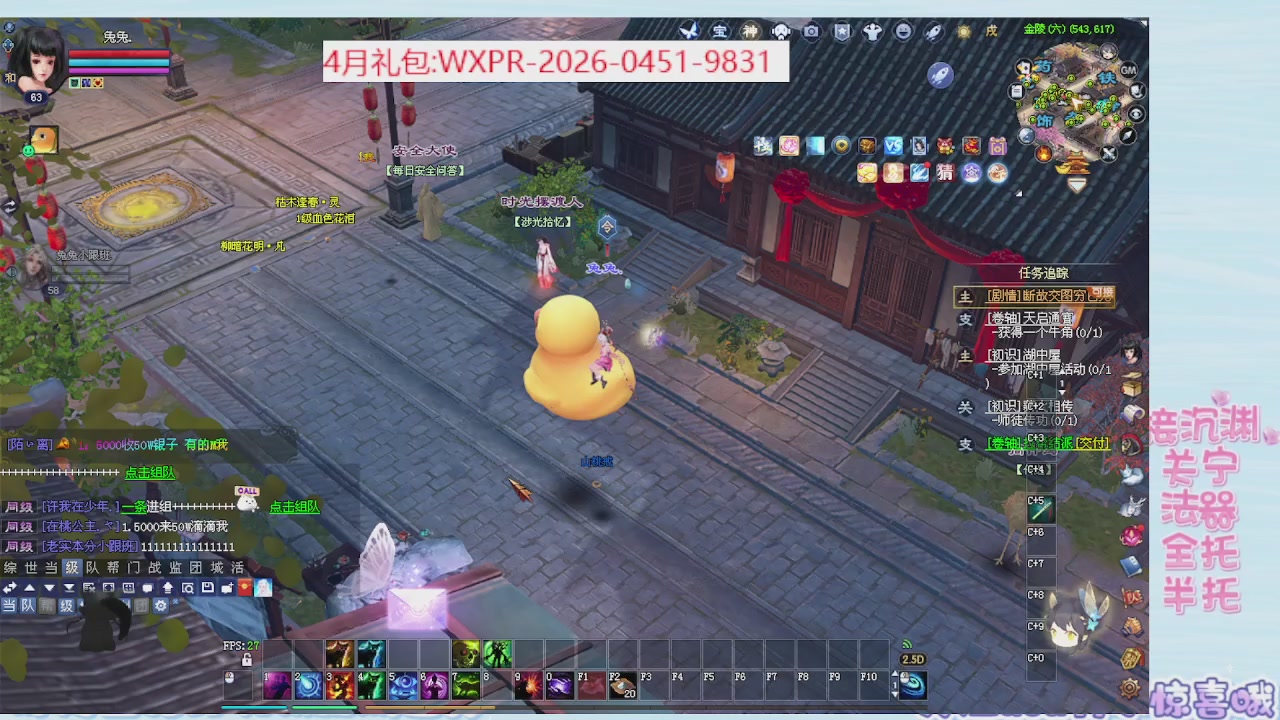The height and width of the screenshot is (720, 1280).
Task: Click the 猜 guessing event icon
Action: click(x=945, y=172)
